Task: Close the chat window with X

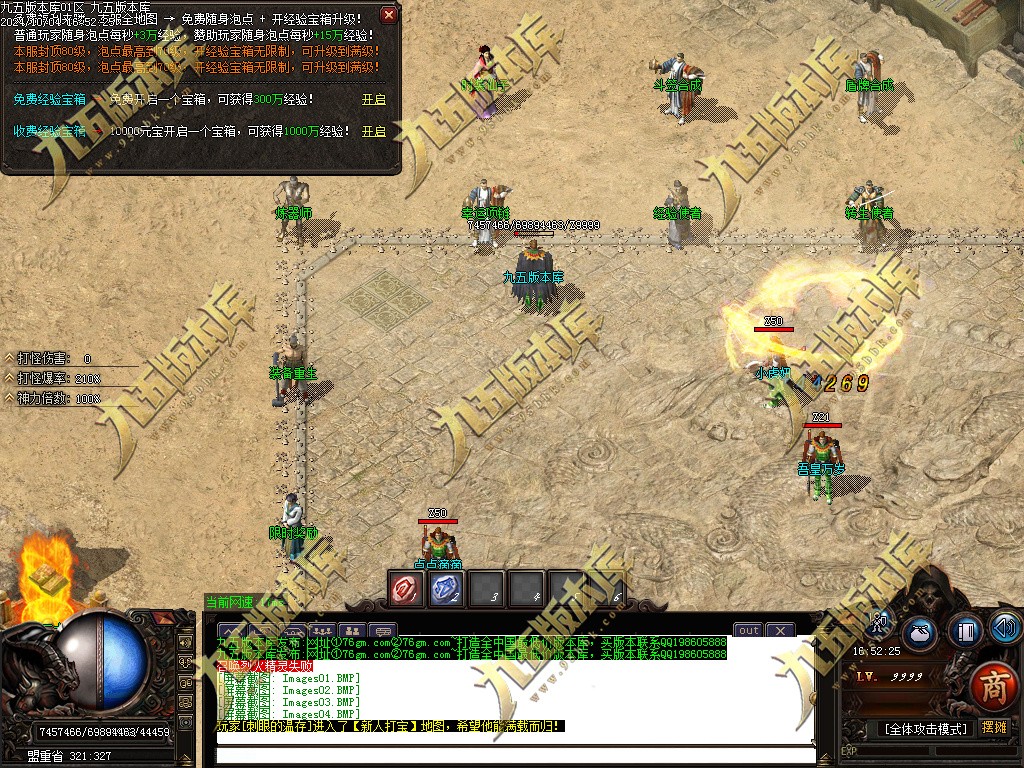Action: 779,630
